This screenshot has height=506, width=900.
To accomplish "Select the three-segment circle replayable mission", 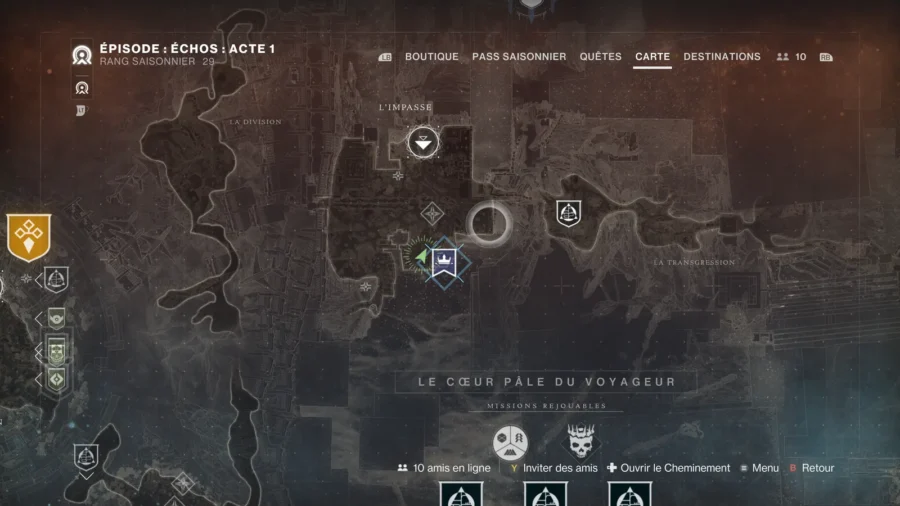I will (511, 442).
